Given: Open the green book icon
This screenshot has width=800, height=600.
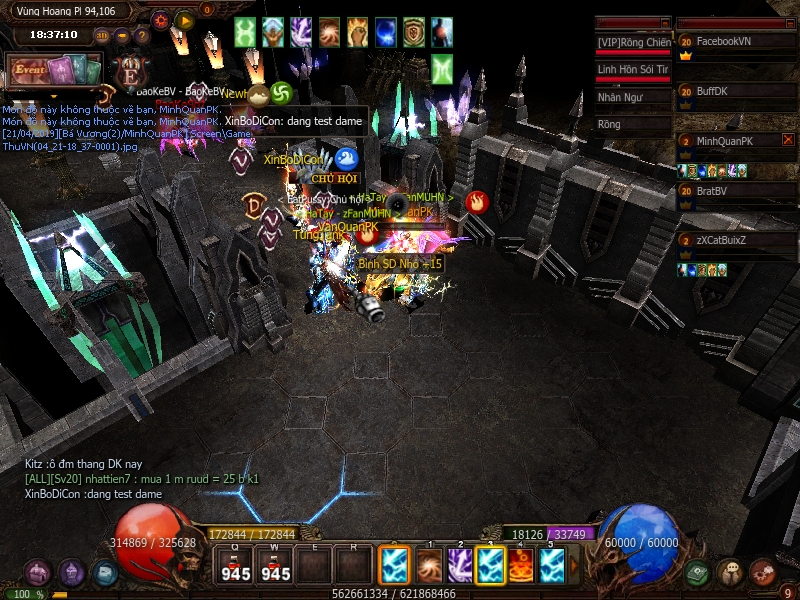Looking at the screenshot, I should point(697,572).
